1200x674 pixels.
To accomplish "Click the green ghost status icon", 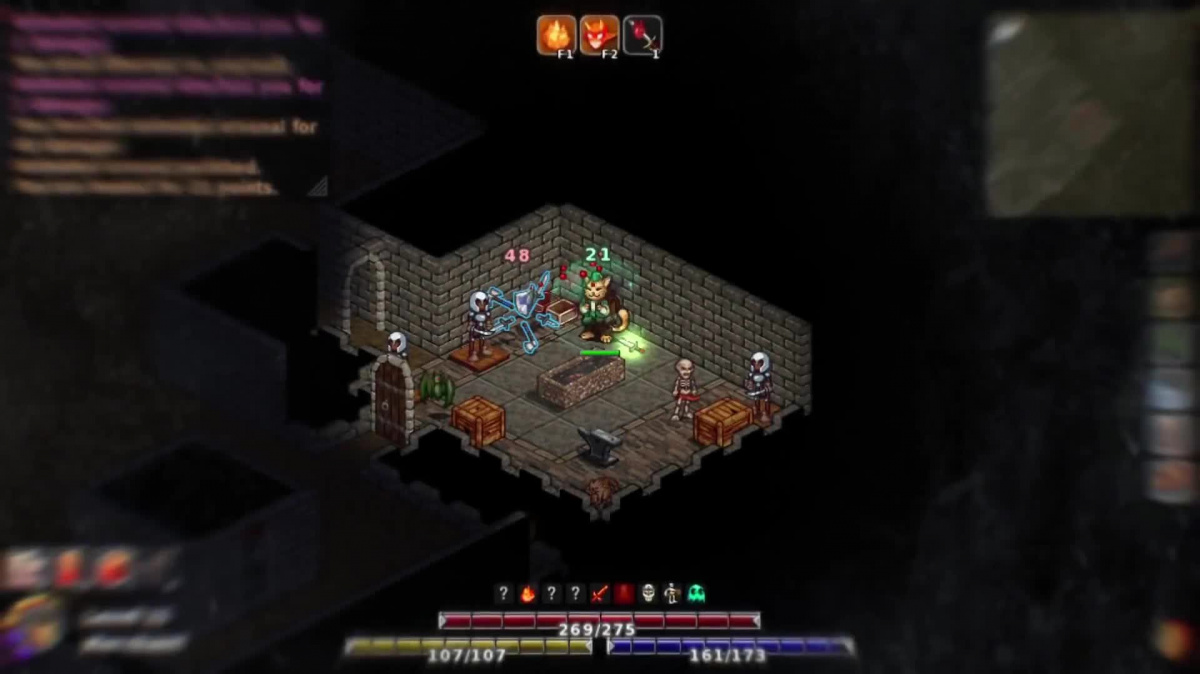I will pyautogui.click(x=696, y=594).
